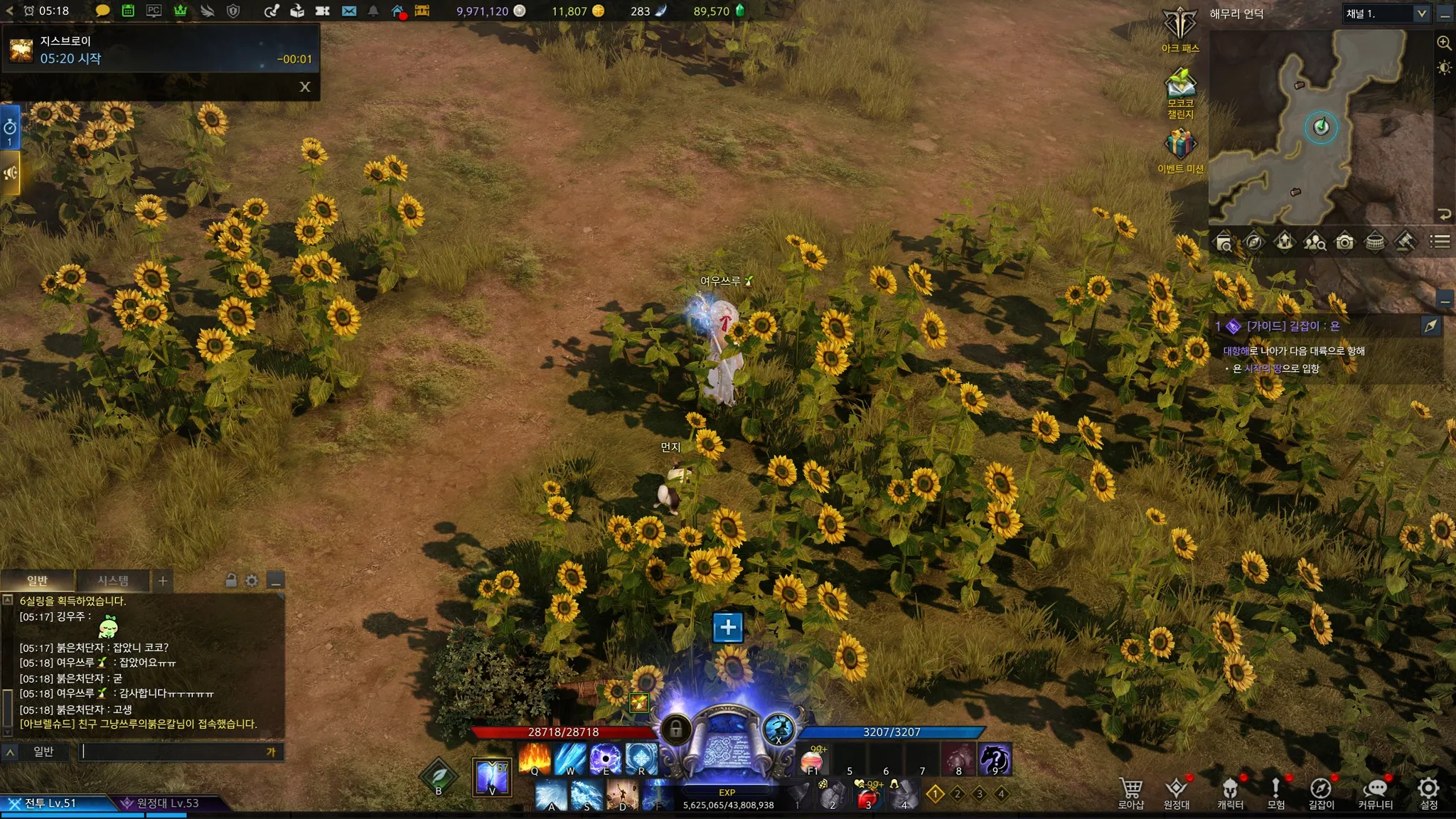Open the 커뮤니티 menu
Screen dimensions: 1456x819
click(1375, 791)
